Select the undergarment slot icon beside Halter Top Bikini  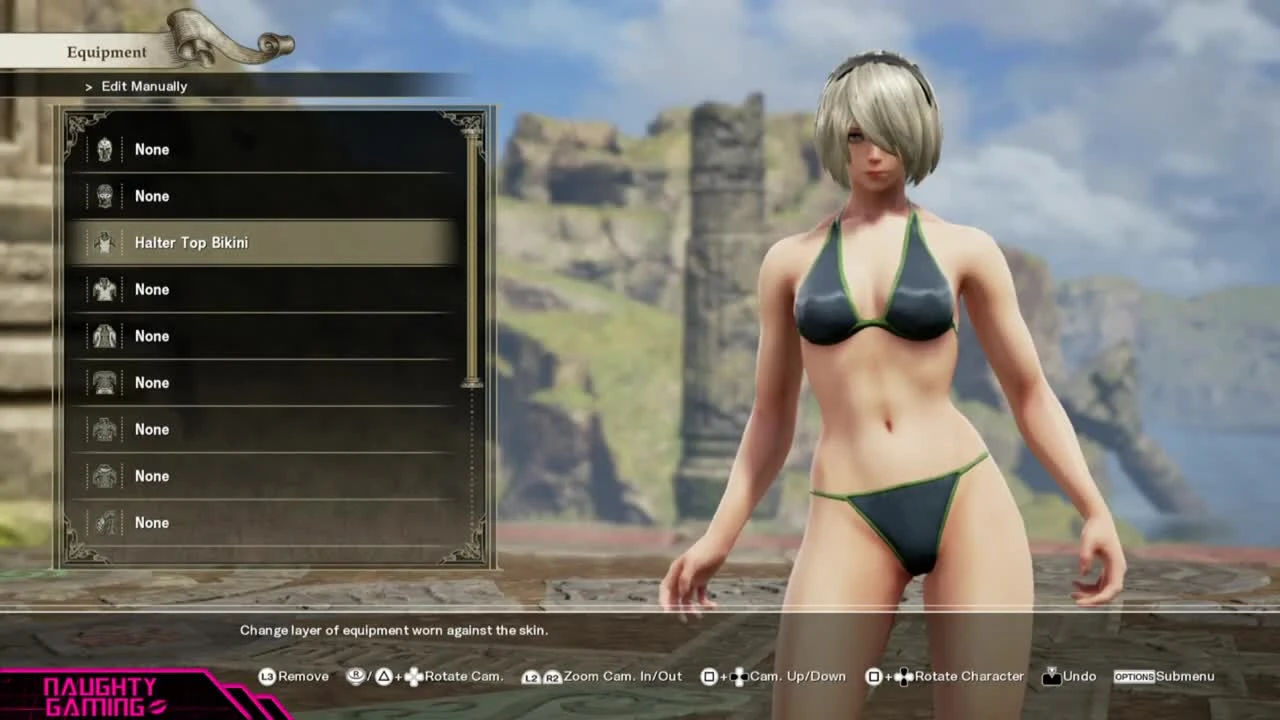tap(105, 242)
